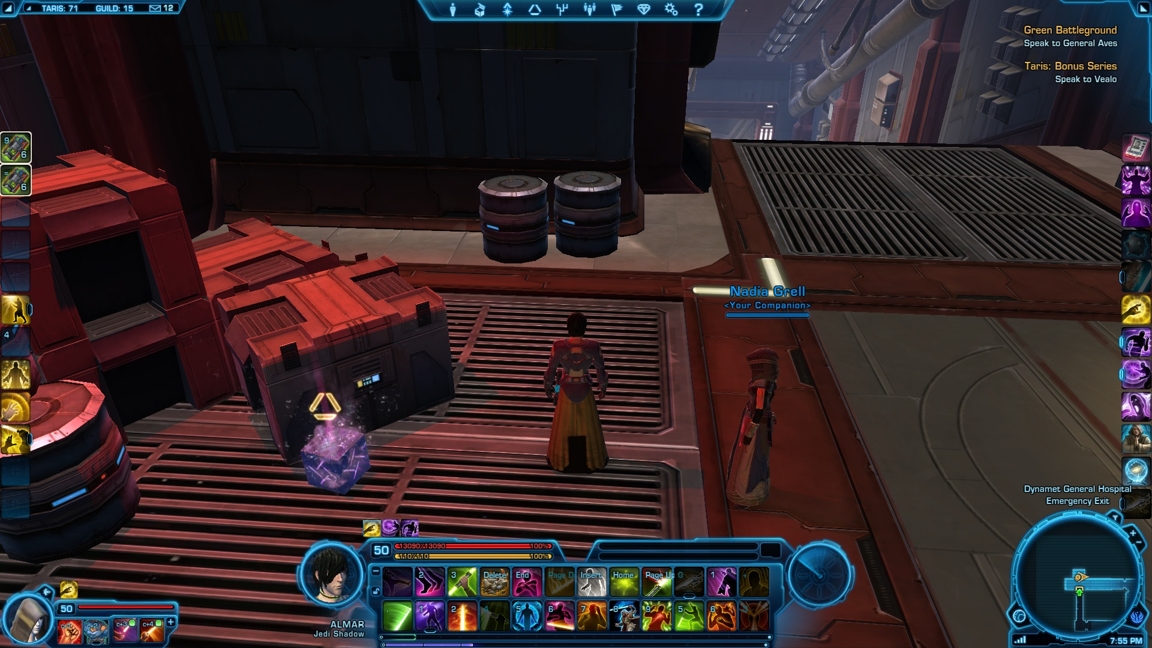Image resolution: width=1152 pixels, height=648 pixels.
Task: Click Almar's player portrait
Action: click(x=331, y=574)
